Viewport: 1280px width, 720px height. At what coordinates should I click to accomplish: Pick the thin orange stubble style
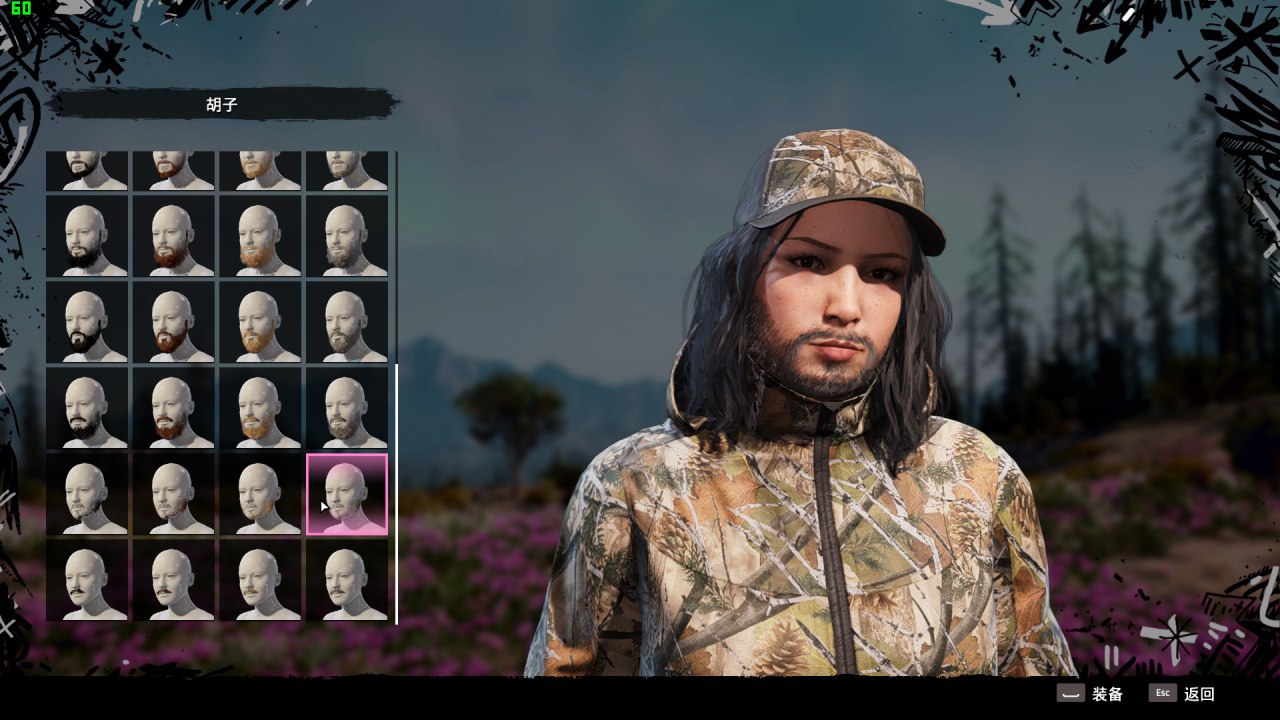pyautogui.click(x=260, y=494)
